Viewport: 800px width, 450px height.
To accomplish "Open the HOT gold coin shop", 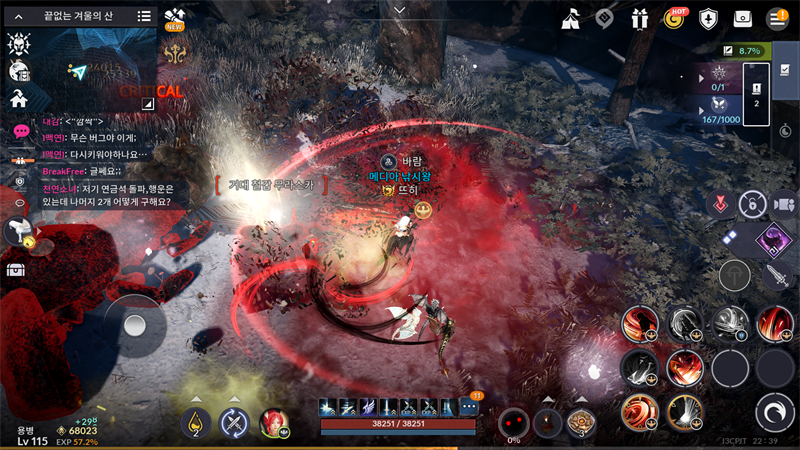I will click(675, 18).
